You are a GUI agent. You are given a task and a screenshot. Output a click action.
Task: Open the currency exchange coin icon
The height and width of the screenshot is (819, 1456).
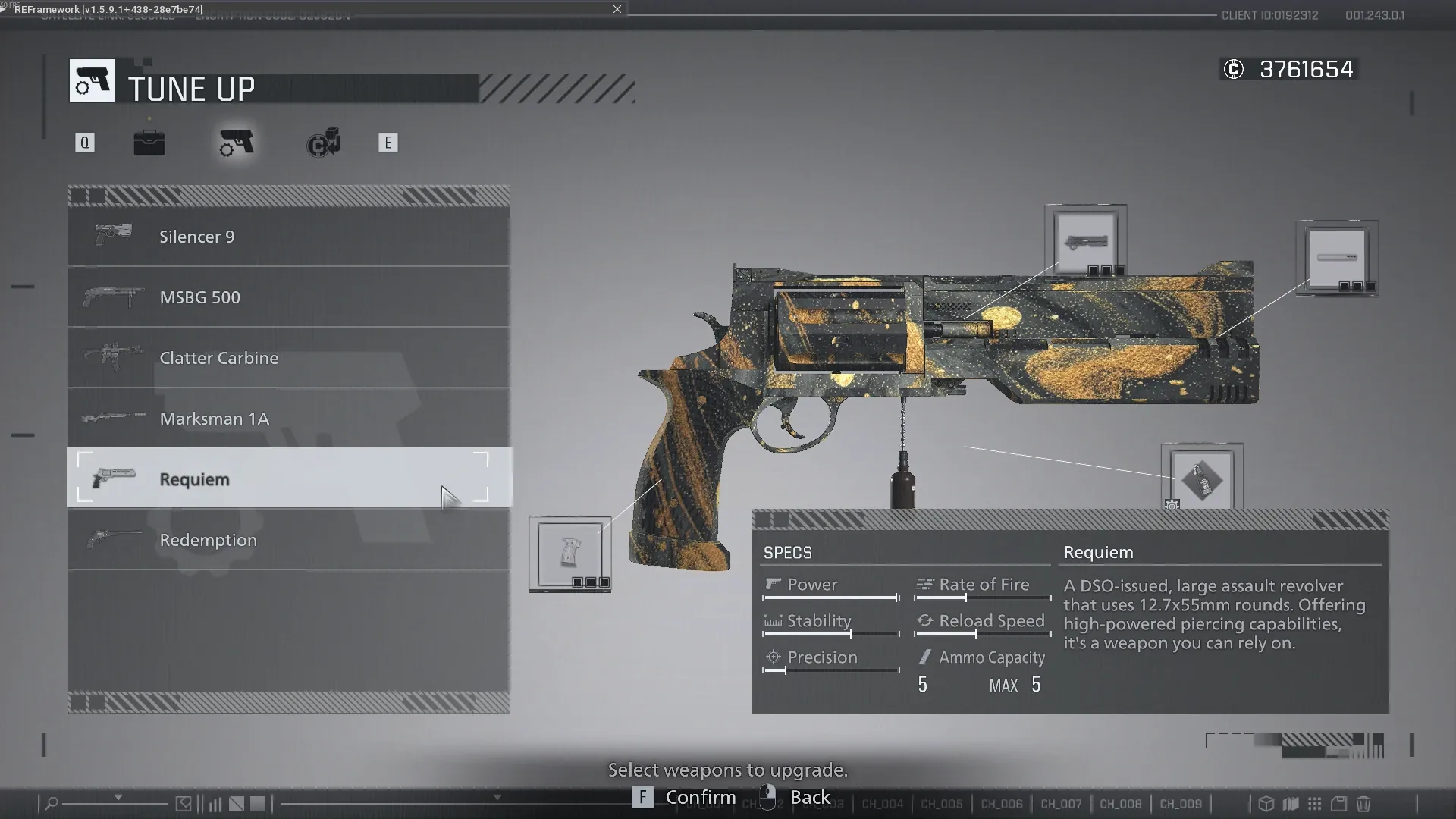click(x=323, y=143)
